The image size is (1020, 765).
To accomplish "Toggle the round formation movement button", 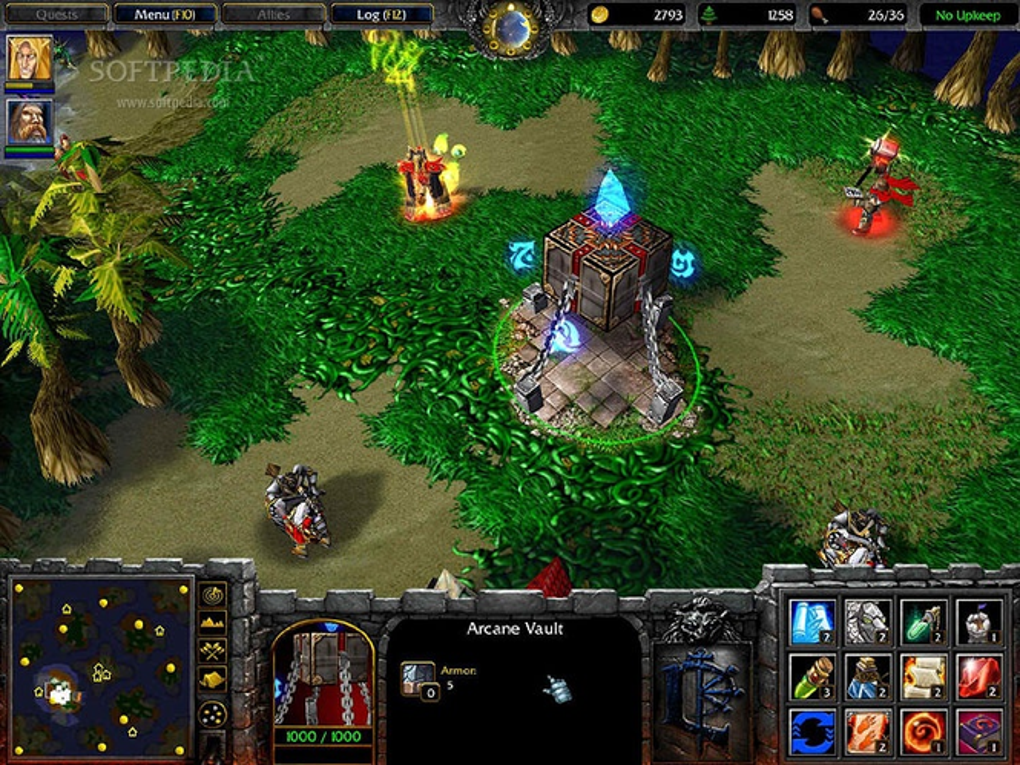I will pyautogui.click(x=213, y=713).
